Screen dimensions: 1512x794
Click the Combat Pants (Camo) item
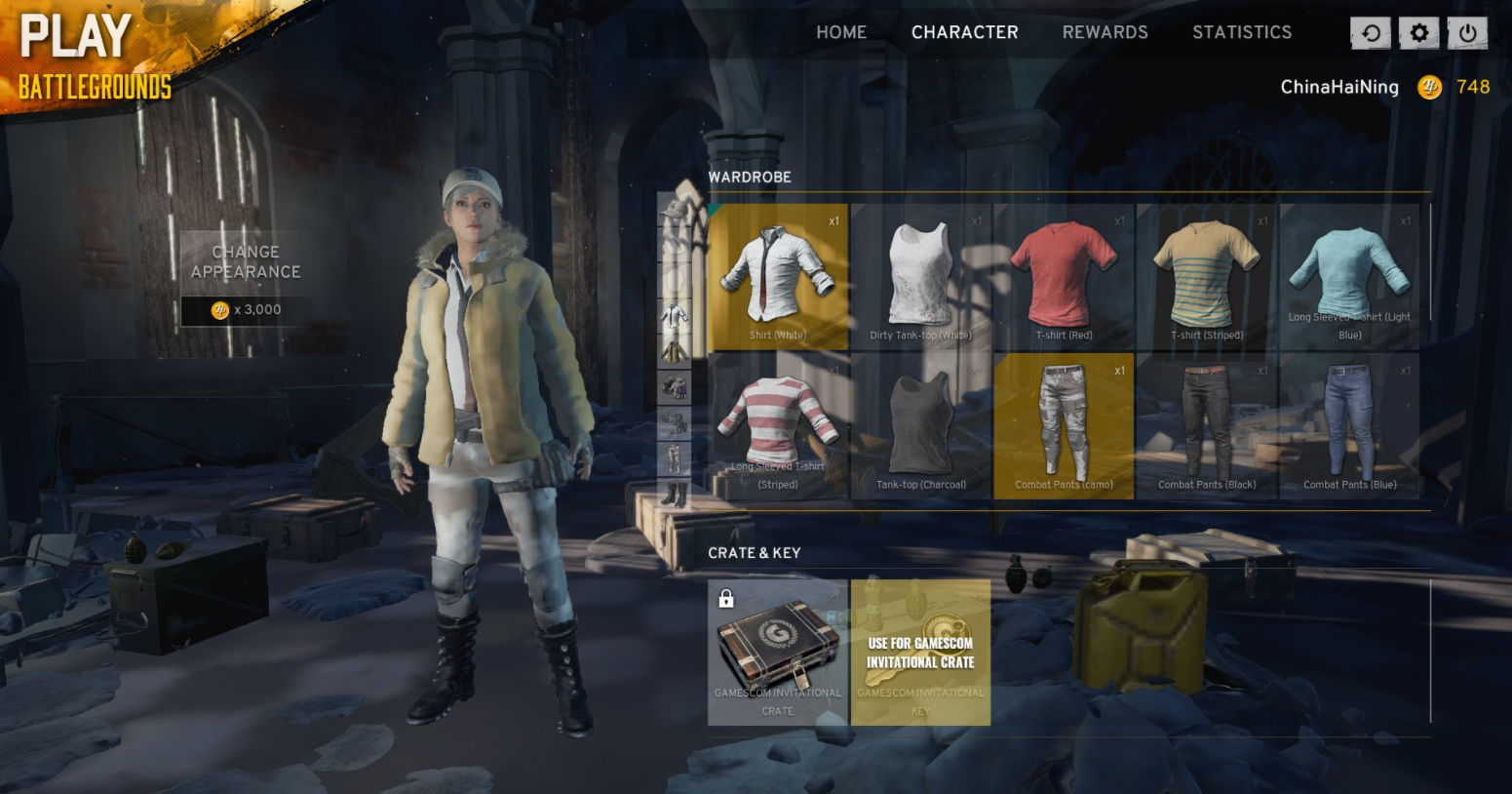click(x=1064, y=426)
